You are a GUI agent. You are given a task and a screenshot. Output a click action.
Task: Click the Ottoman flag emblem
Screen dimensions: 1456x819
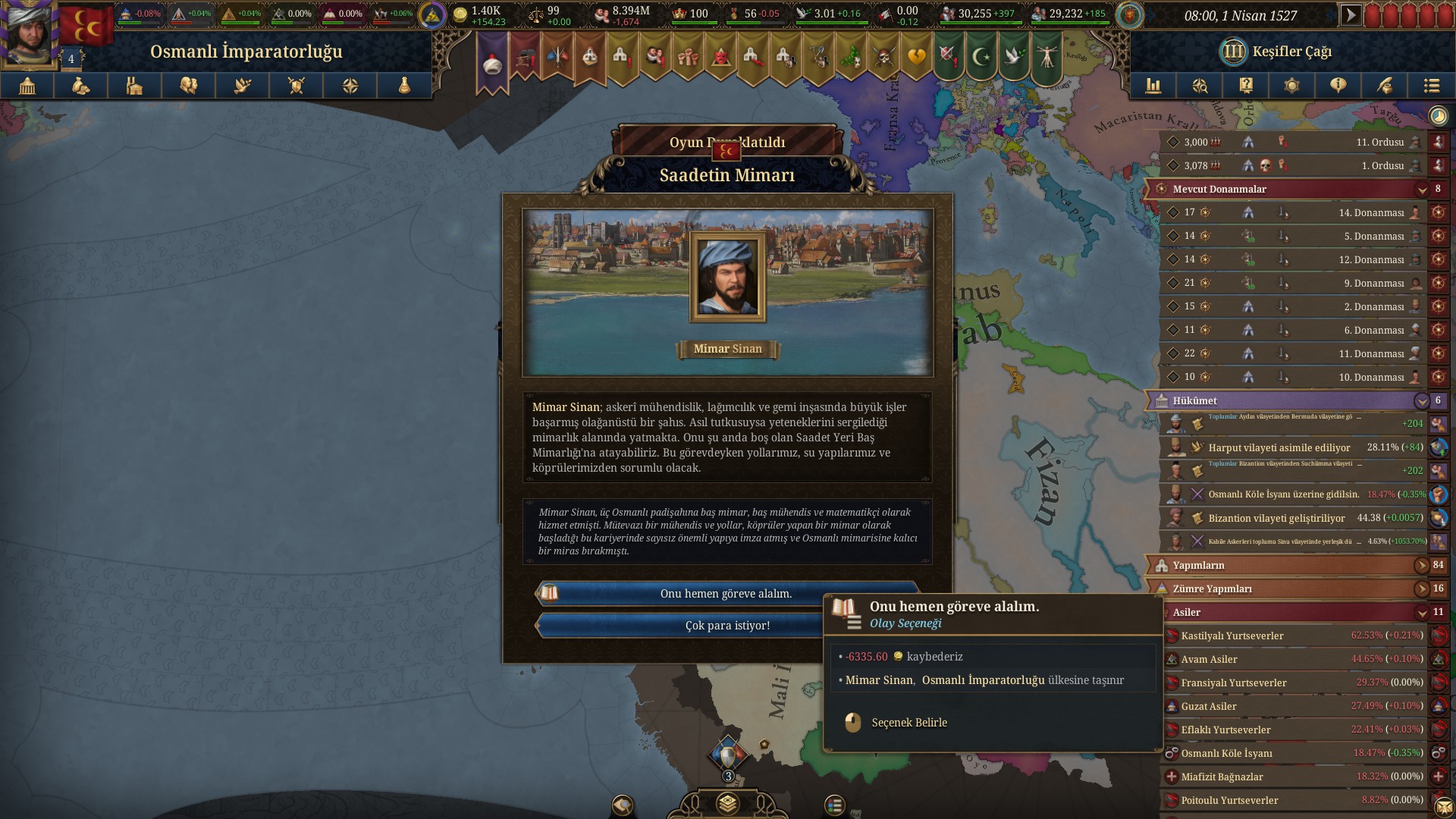pyautogui.click(x=86, y=26)
